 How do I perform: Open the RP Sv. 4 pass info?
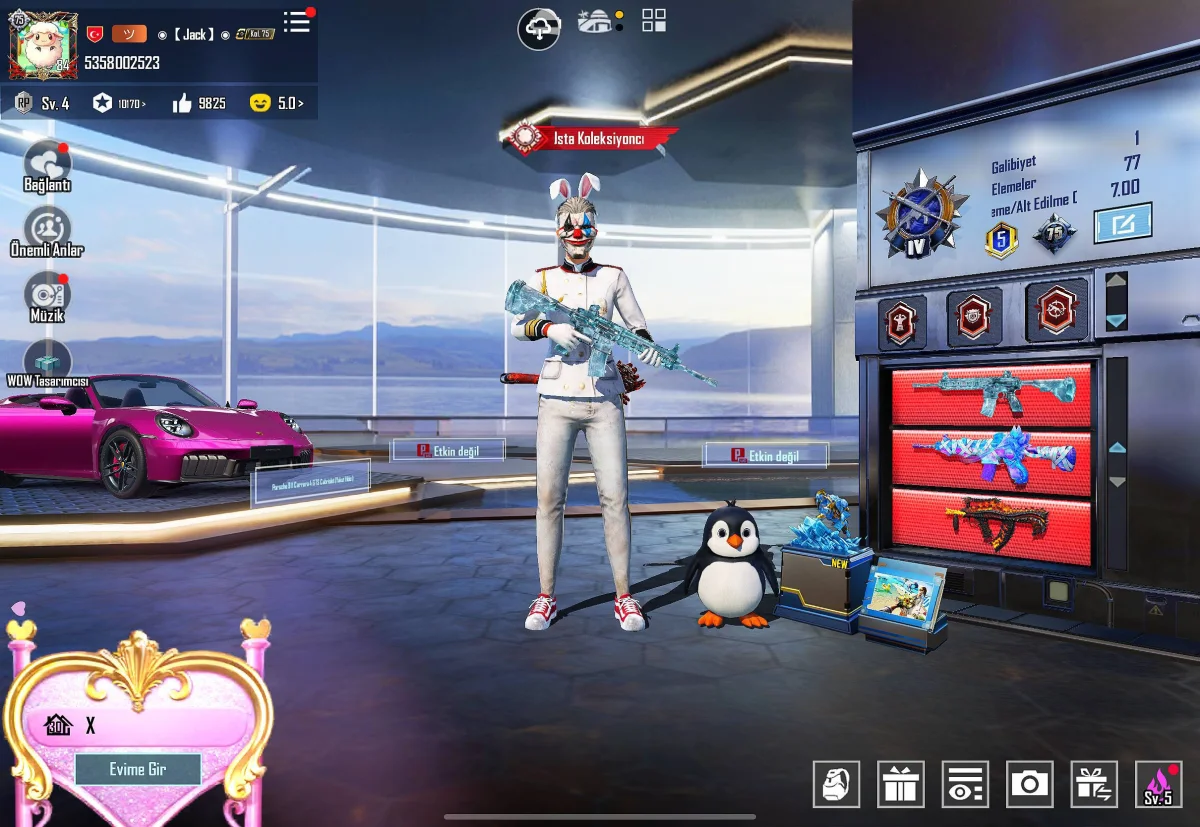point(44,103)
